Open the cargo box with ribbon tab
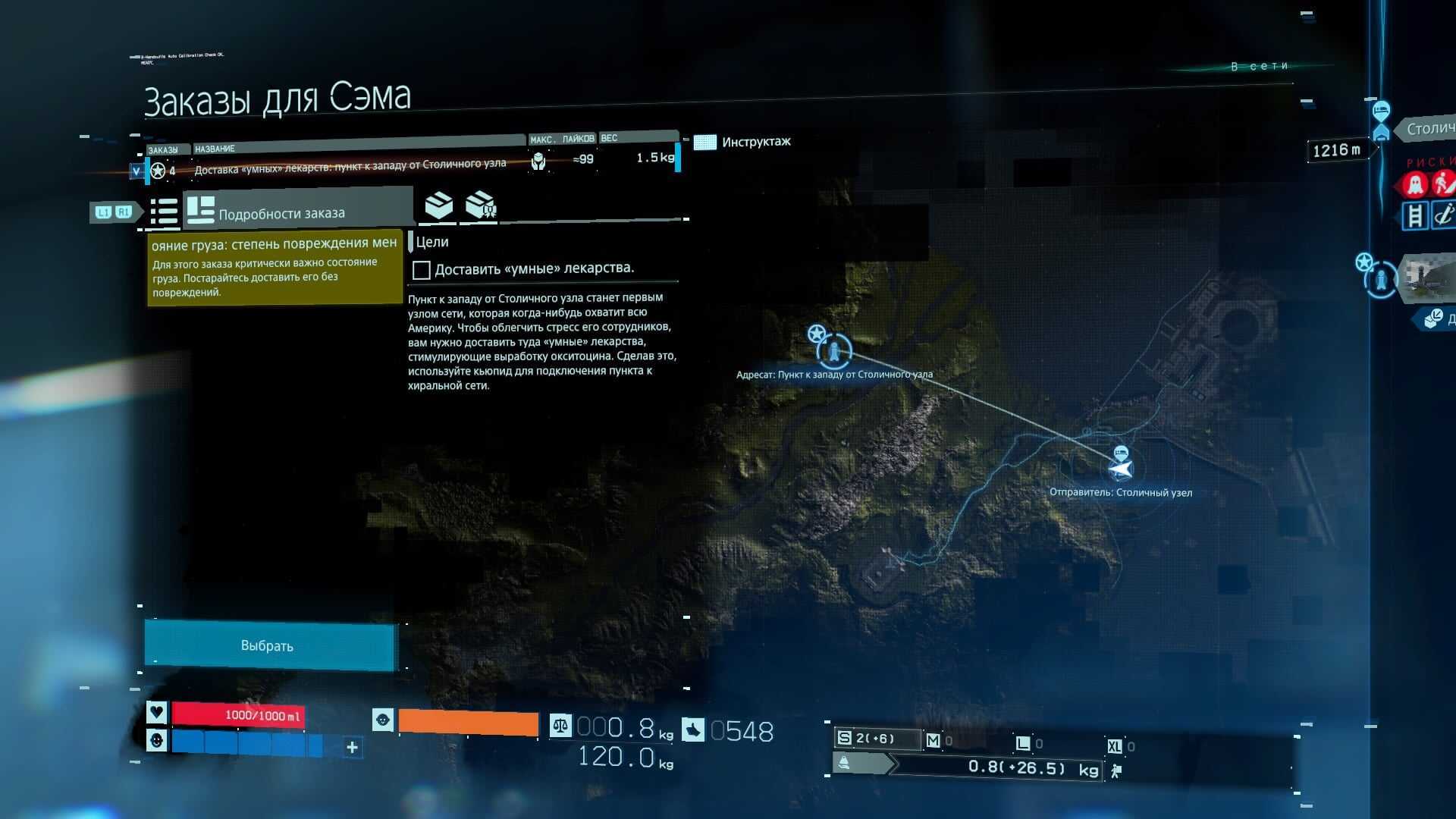 click(481, 206)
